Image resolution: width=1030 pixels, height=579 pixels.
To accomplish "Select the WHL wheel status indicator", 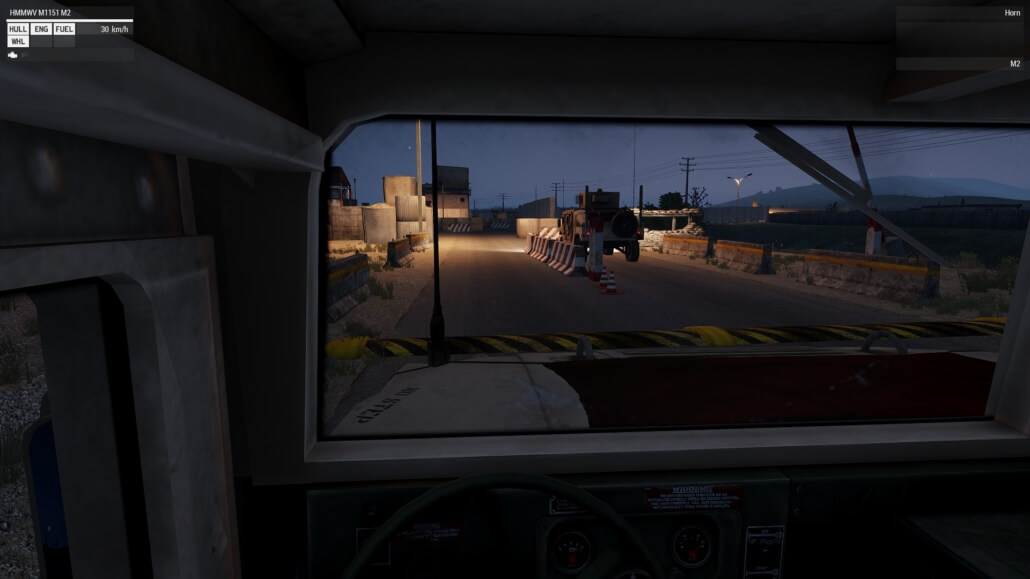I will pyautogui.click(x=18, y=42).
